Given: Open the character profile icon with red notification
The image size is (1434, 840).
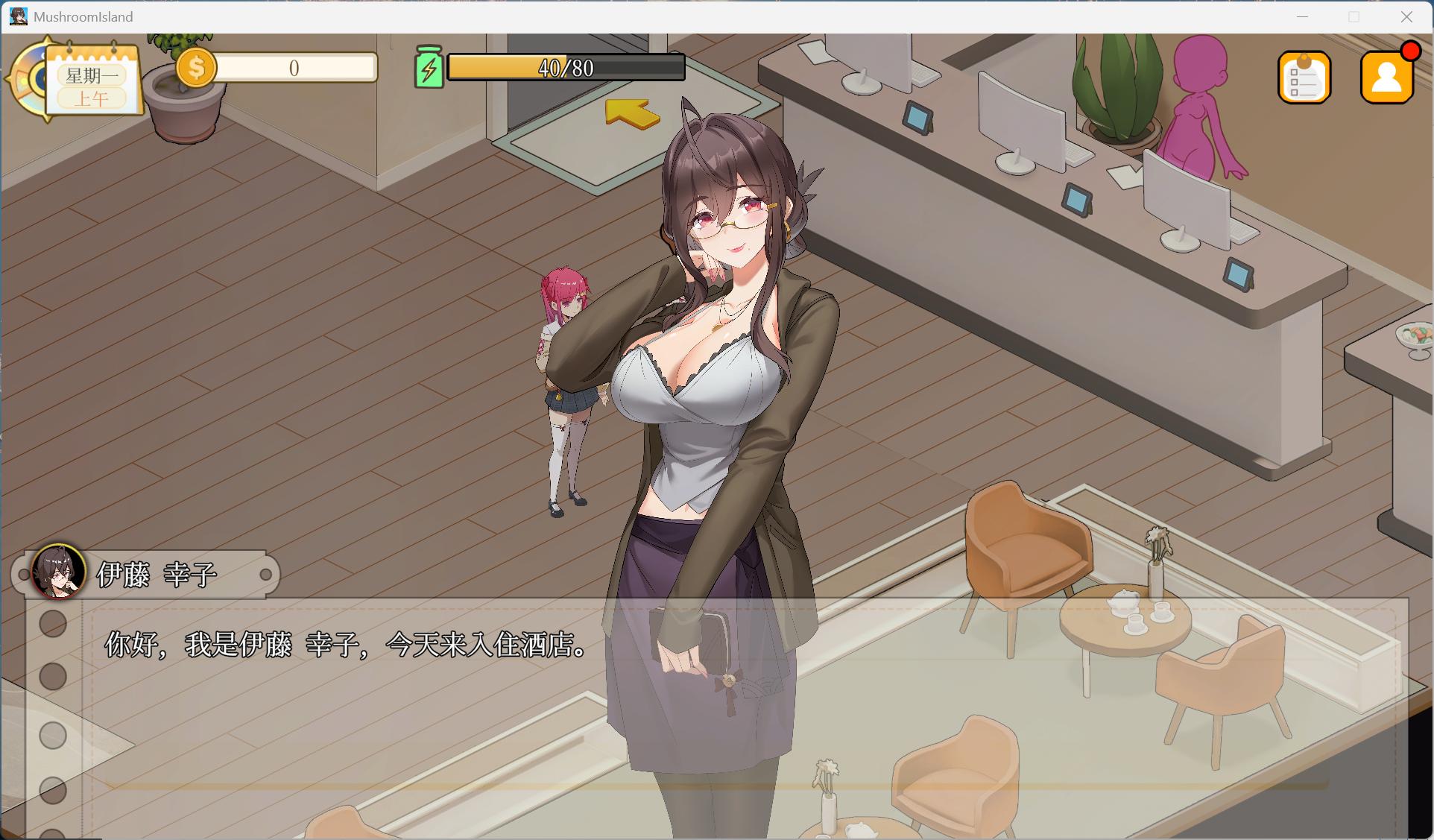Looking at the screenshot, I should point(1386,76).
